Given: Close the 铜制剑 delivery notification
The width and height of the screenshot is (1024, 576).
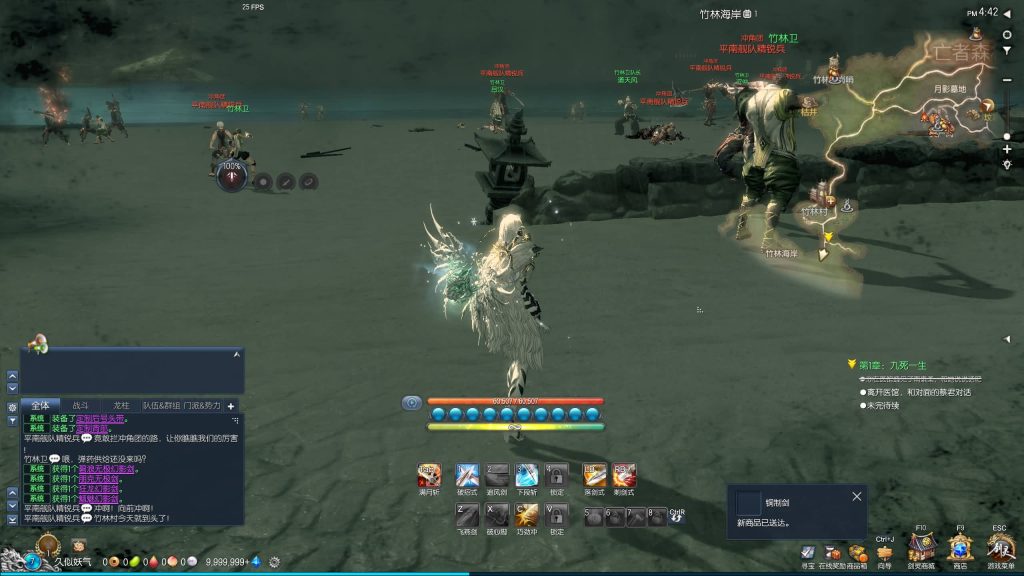Looking at the screenshot, I should (856, 496).
